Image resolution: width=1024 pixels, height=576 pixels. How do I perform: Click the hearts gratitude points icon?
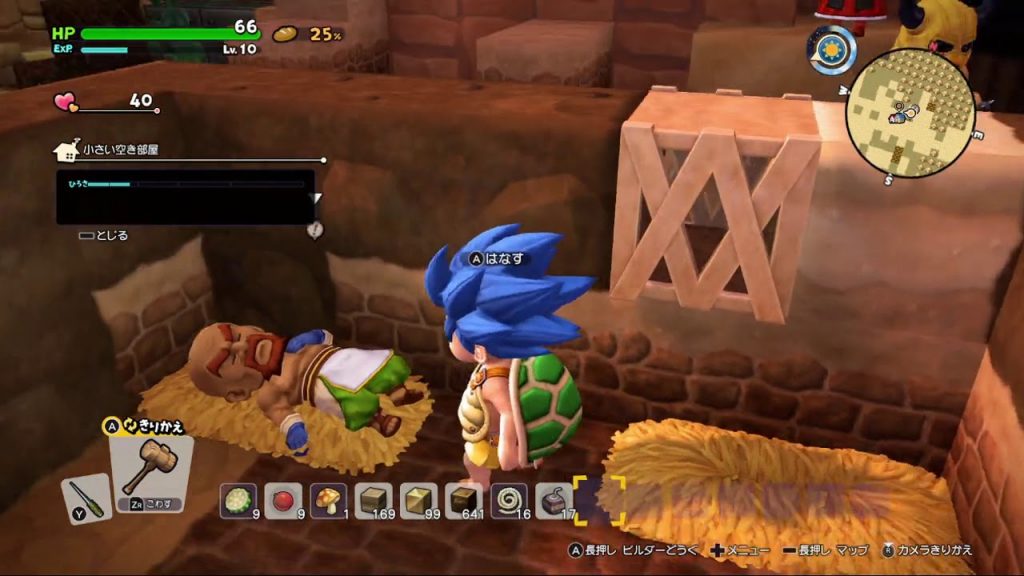(66, 101)
